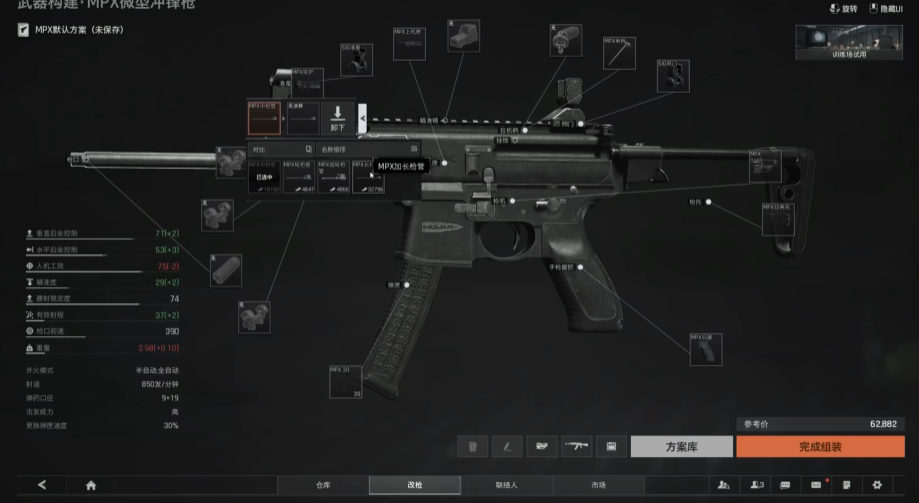Click the rifle silhouette icon button
The width and height of the screenshot is (919, 503).
(x=576, y=447)
